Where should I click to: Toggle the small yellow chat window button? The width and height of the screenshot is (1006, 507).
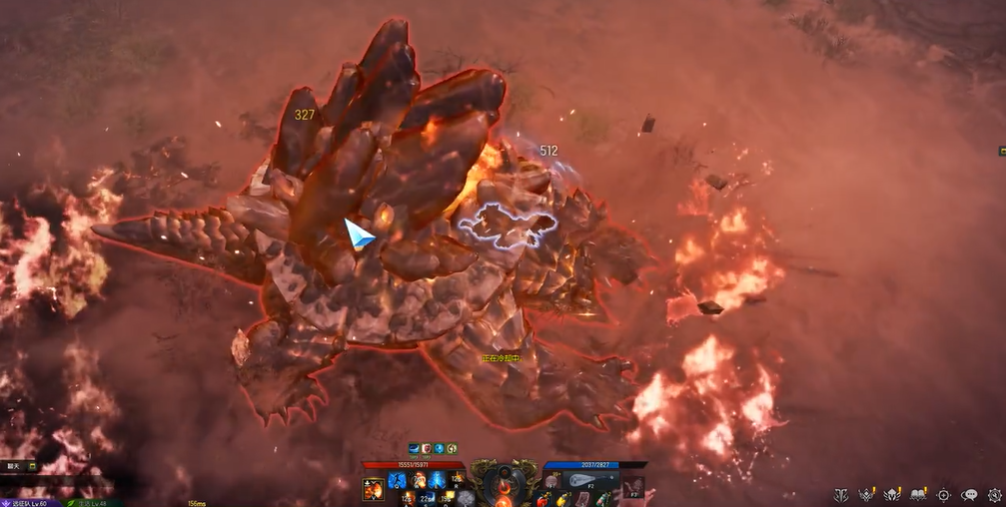point(32,466)
